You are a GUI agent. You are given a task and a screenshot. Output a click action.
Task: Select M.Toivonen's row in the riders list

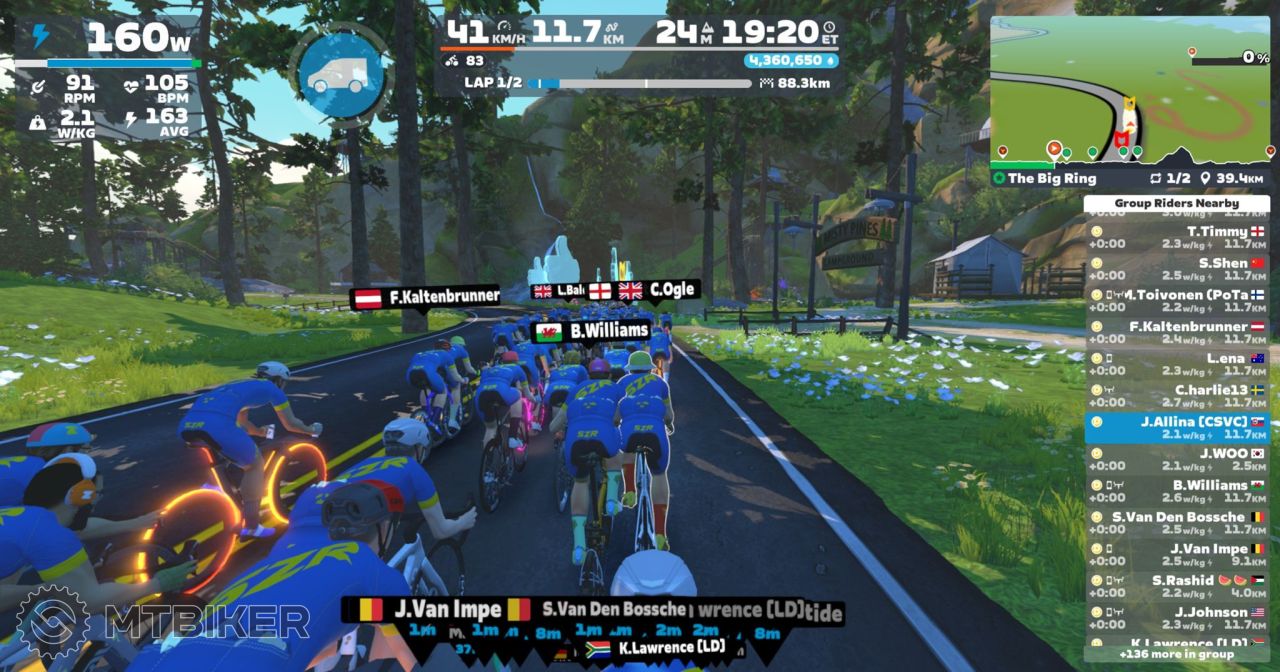pyautogui.click(x=1177, y=301)
